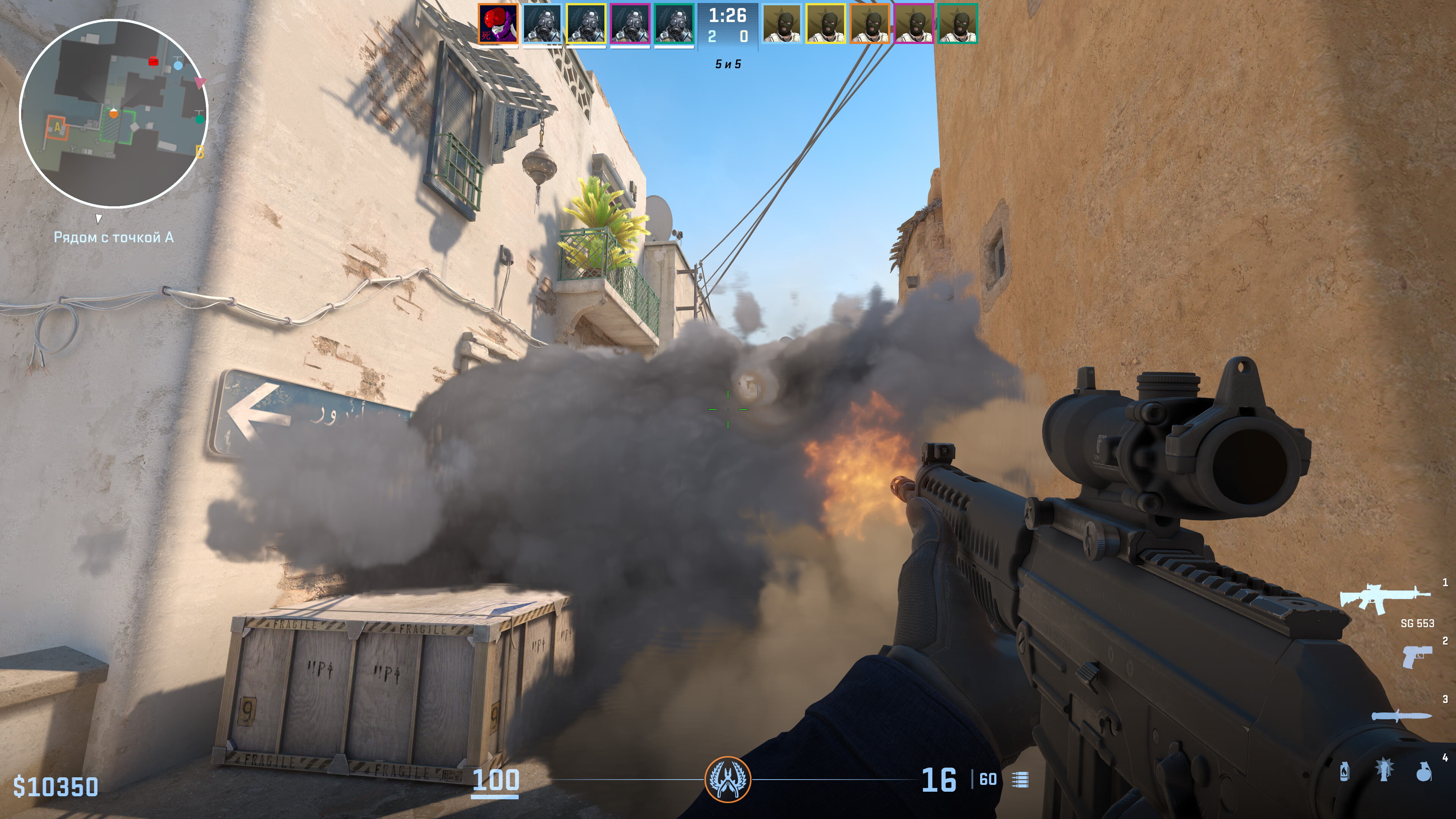This screenshot has height=819, width=1456.
Task: Select the yellow-framed gas mask teammate avatar
Action: [586, 24]
